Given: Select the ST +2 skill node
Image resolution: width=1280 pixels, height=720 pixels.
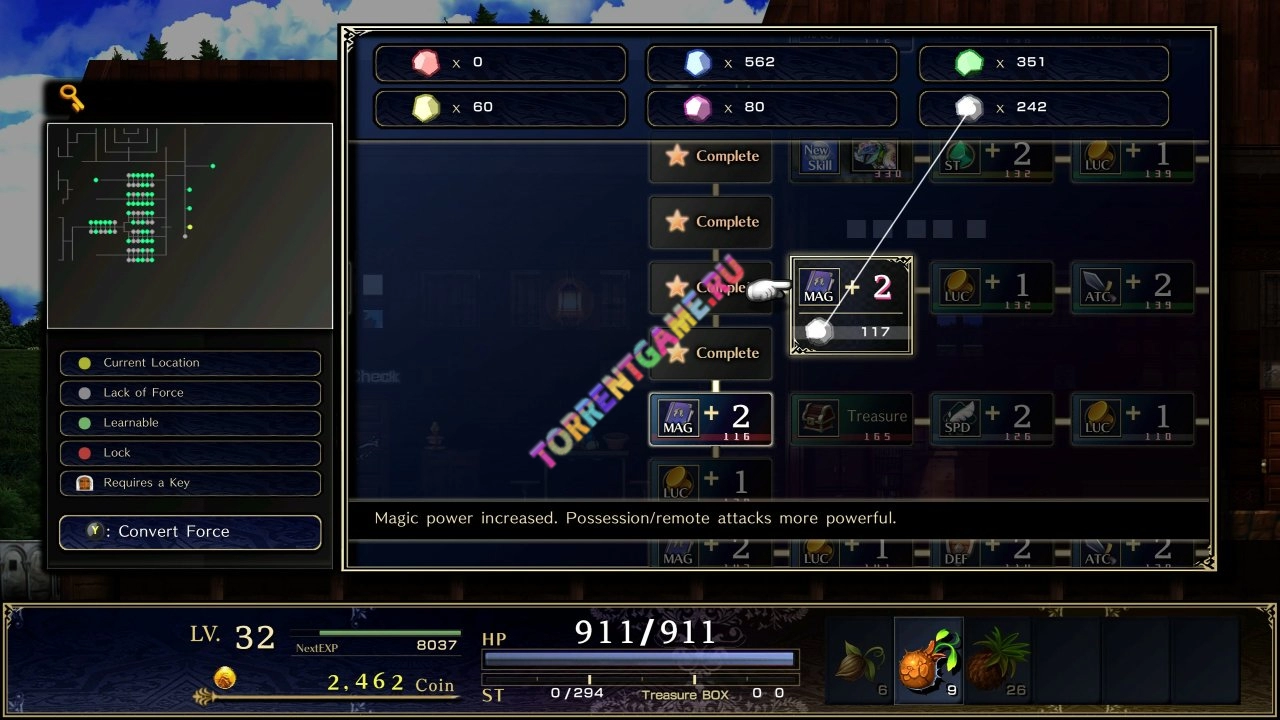Looking at the screenshot, I should pyautogui.click(x=991, y=158).
